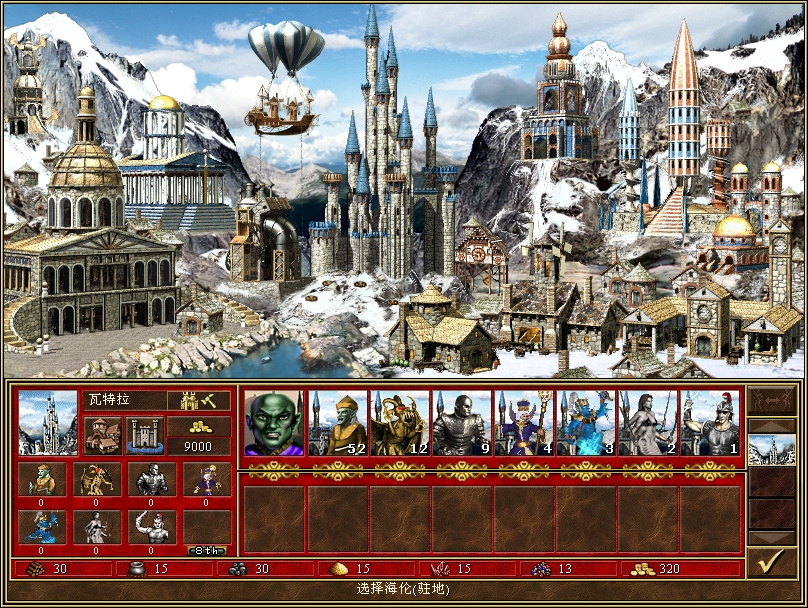Select the stack of 52 gremlins
Viewport: 808px width, 608px height.
[x=336, y=424]
